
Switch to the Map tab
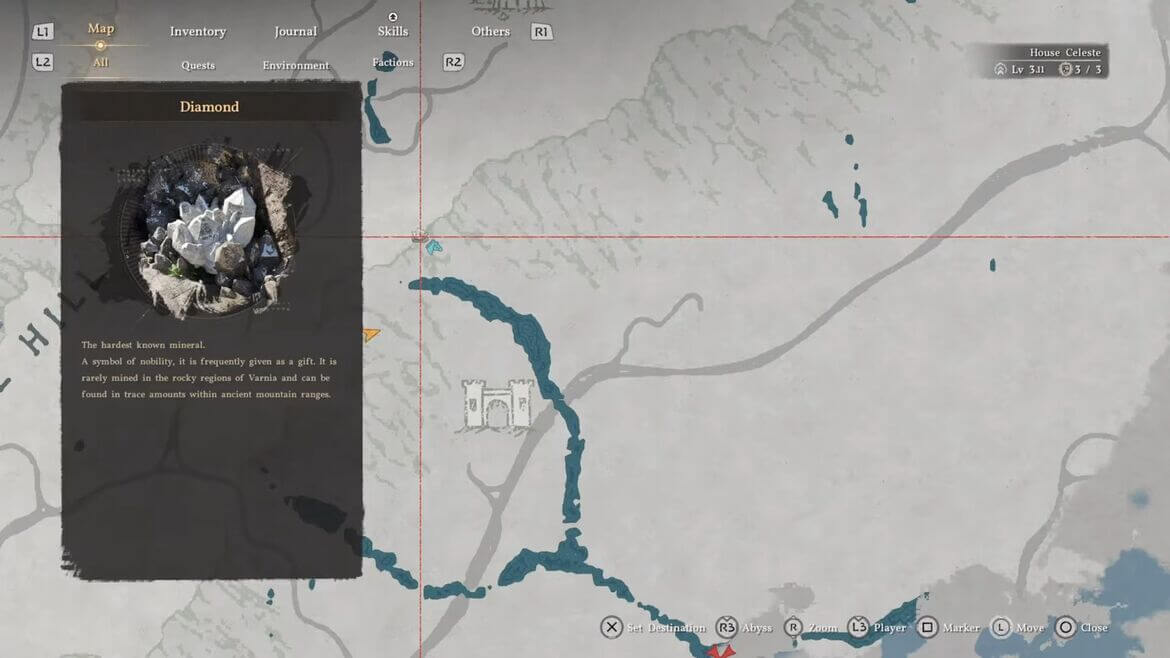point(100,29)
